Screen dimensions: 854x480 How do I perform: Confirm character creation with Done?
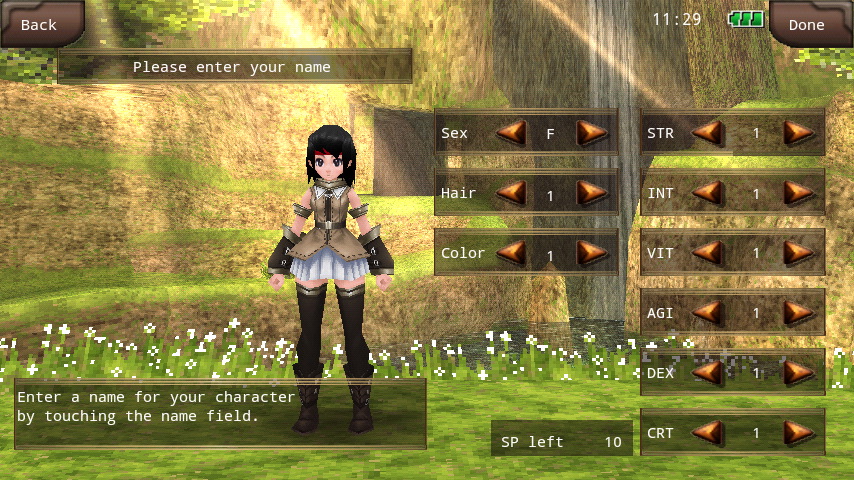[806, 24]
